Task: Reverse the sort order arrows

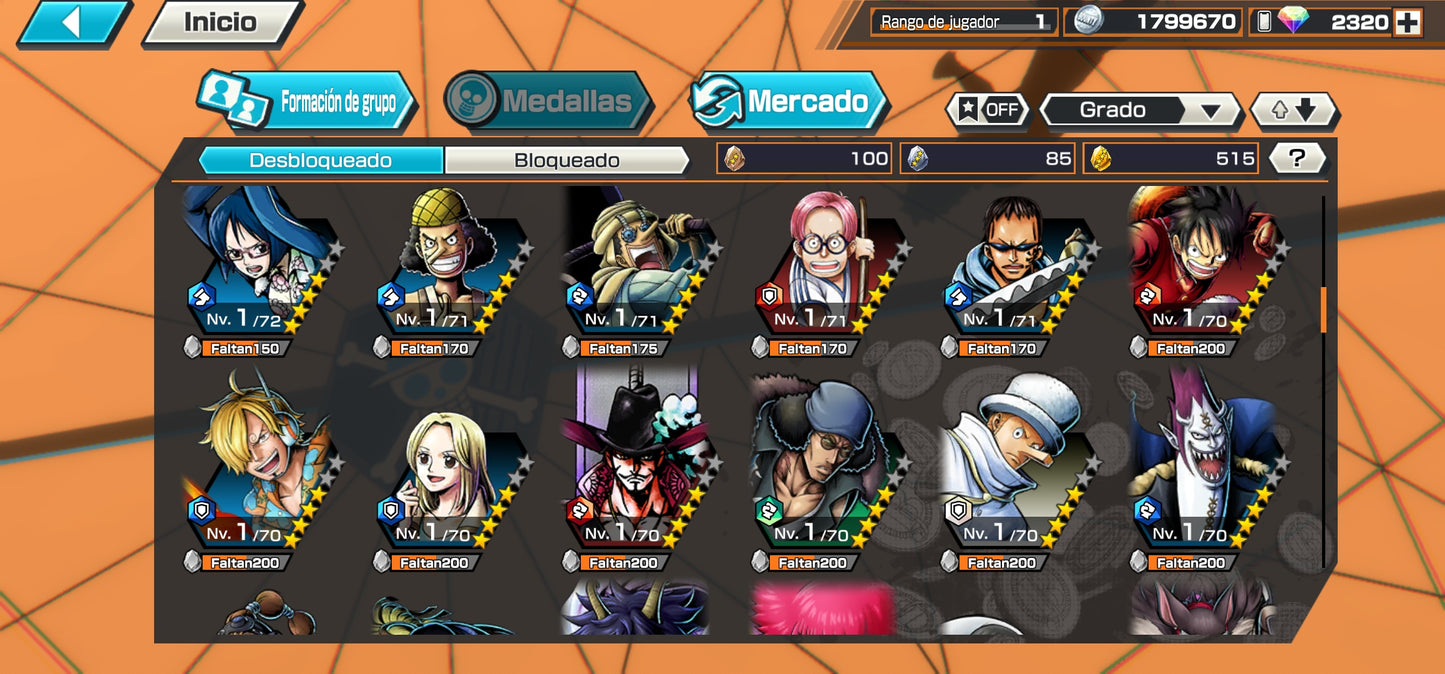Action: (x=1294, y=110)
